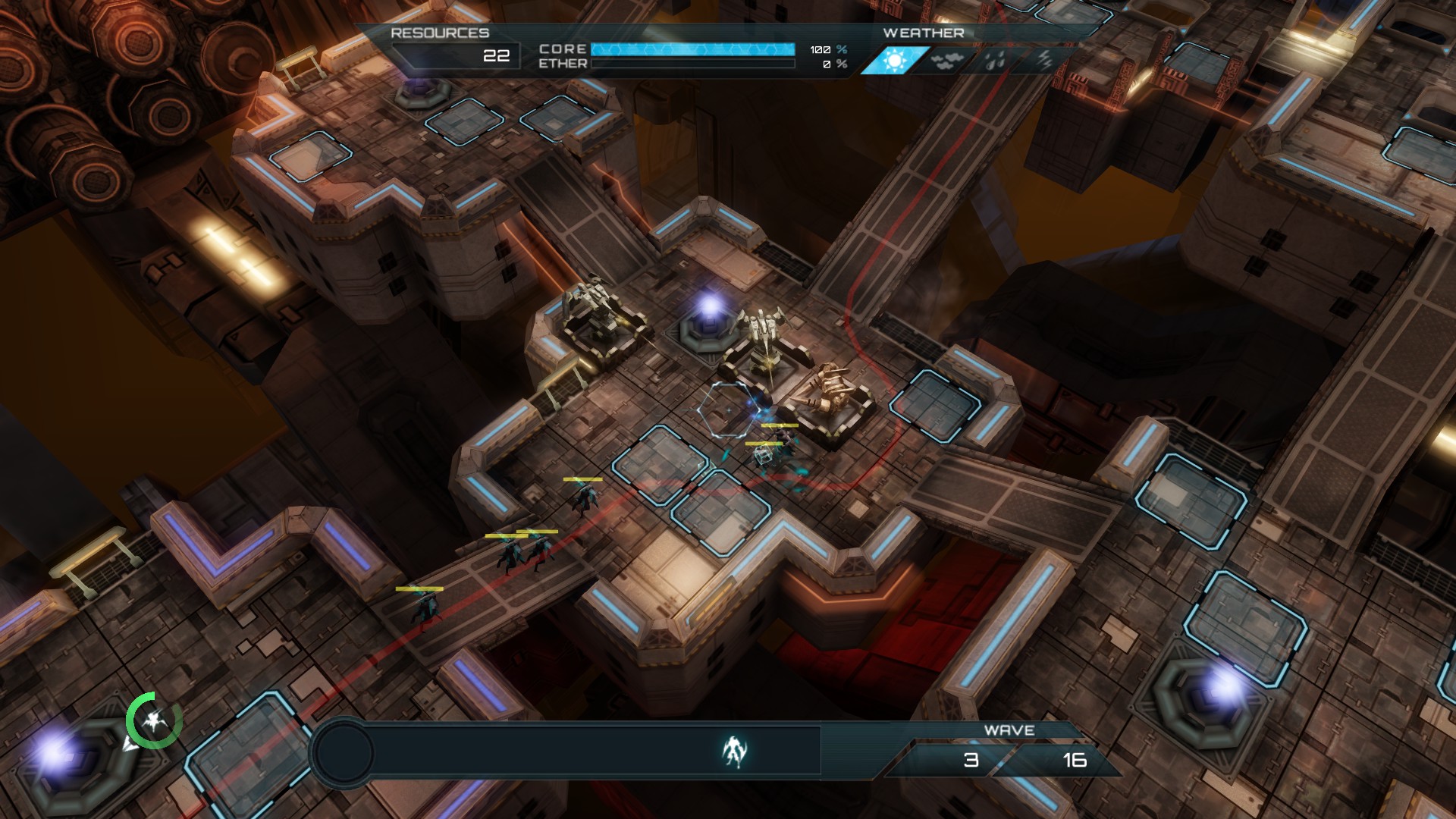
Task: Click the green ring ship indicator
Action: click(154, 720)
